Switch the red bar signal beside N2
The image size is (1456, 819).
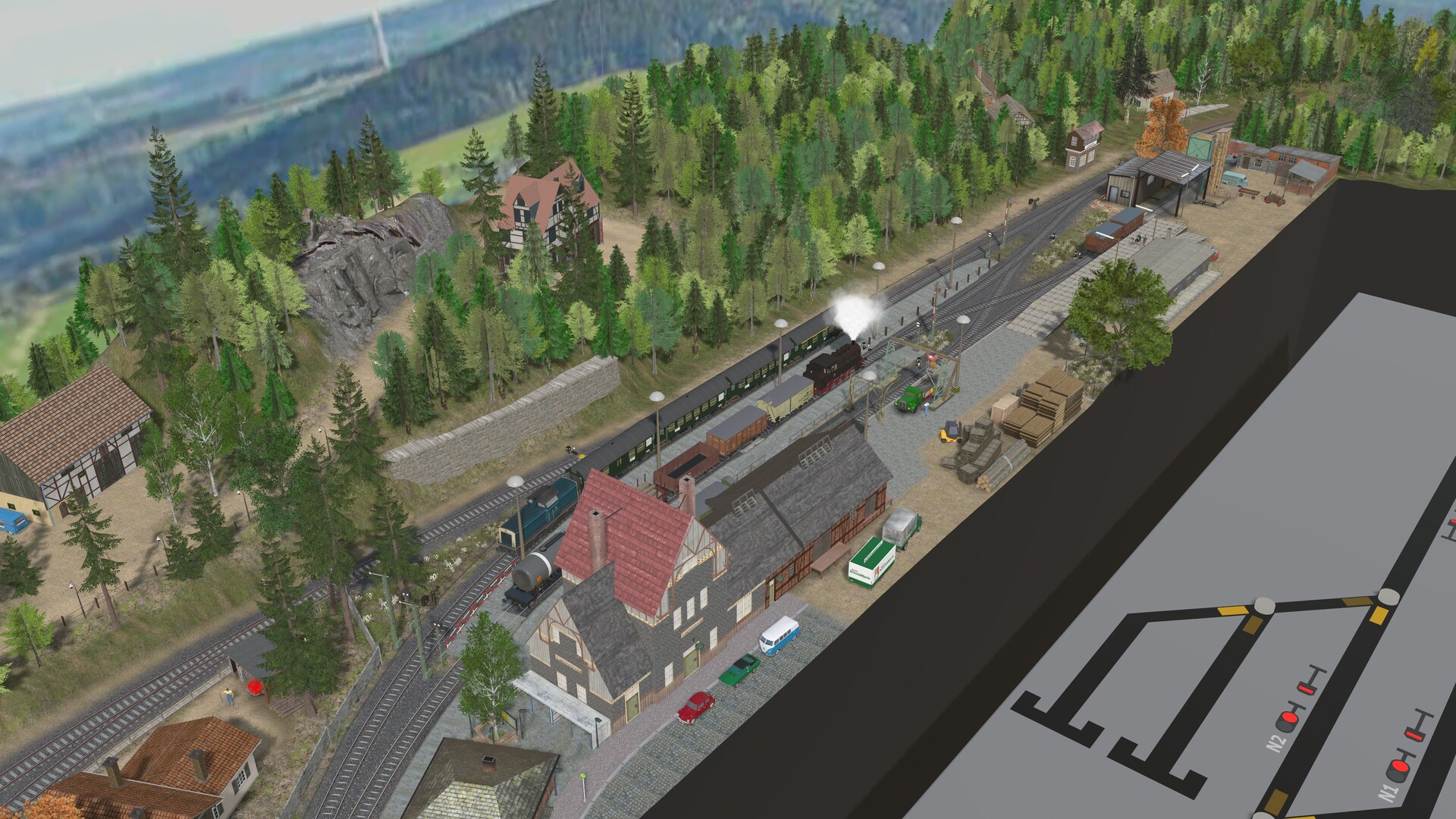[x=1306, y=689]
